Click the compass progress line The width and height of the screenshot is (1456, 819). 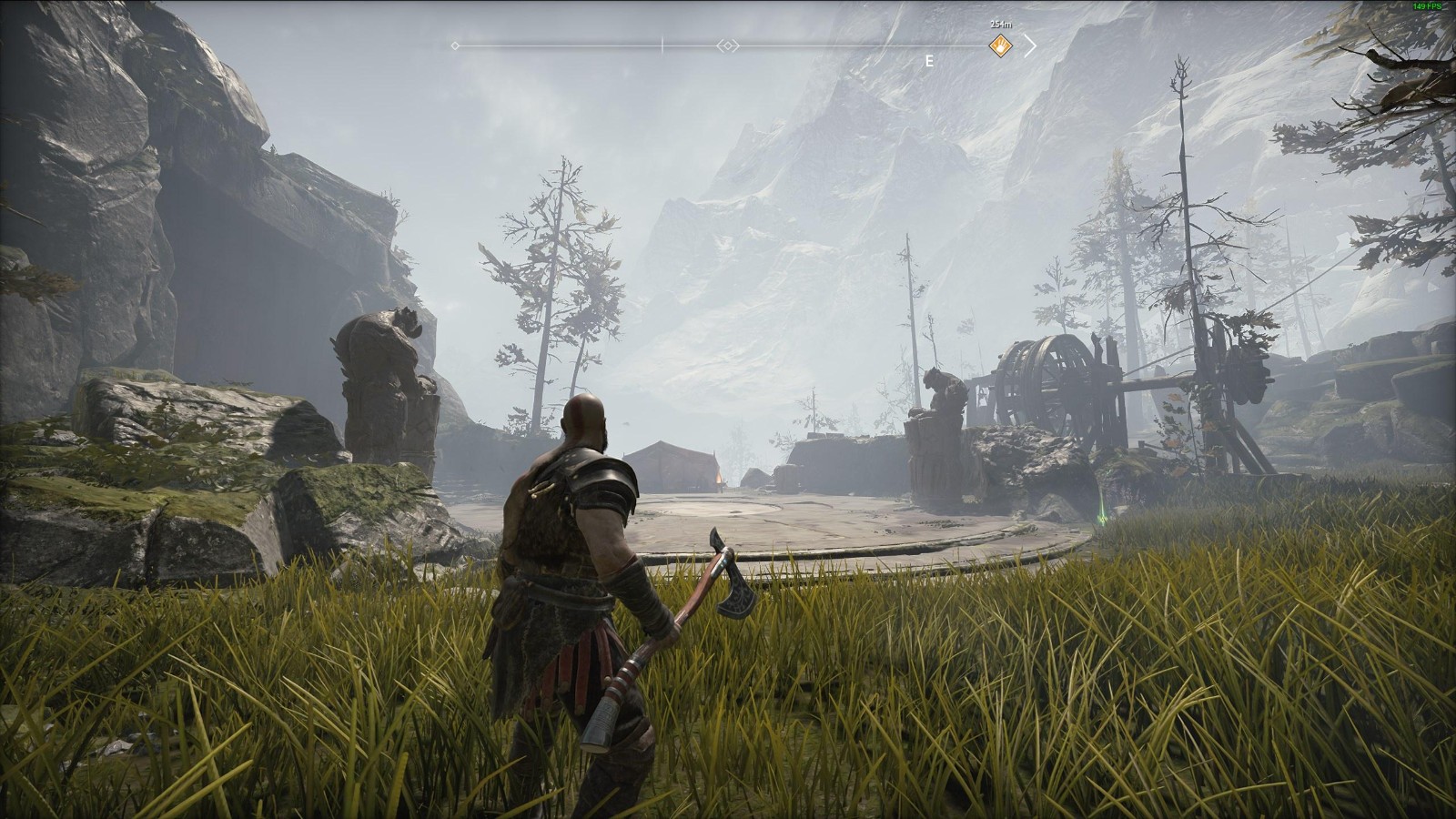pos(819,44)
